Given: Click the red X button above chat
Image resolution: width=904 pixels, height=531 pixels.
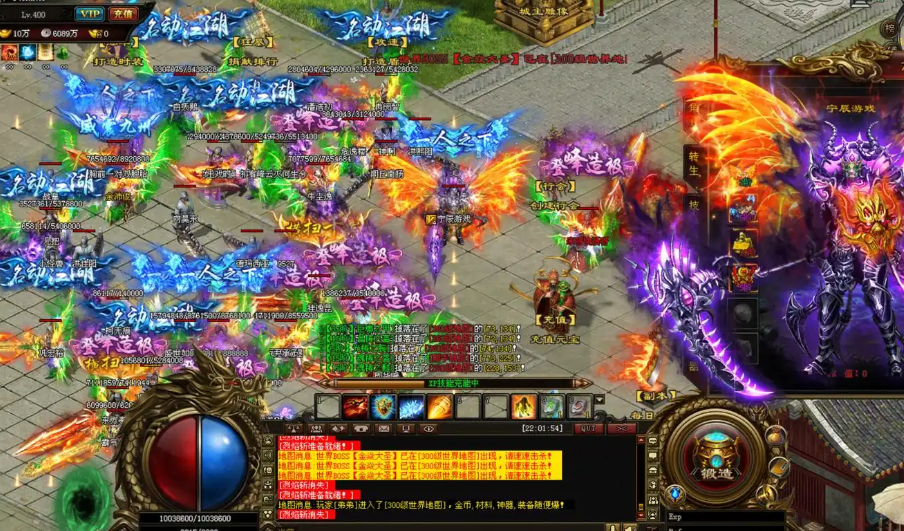Looking at the screenshot, I should (x=621, y=428).
